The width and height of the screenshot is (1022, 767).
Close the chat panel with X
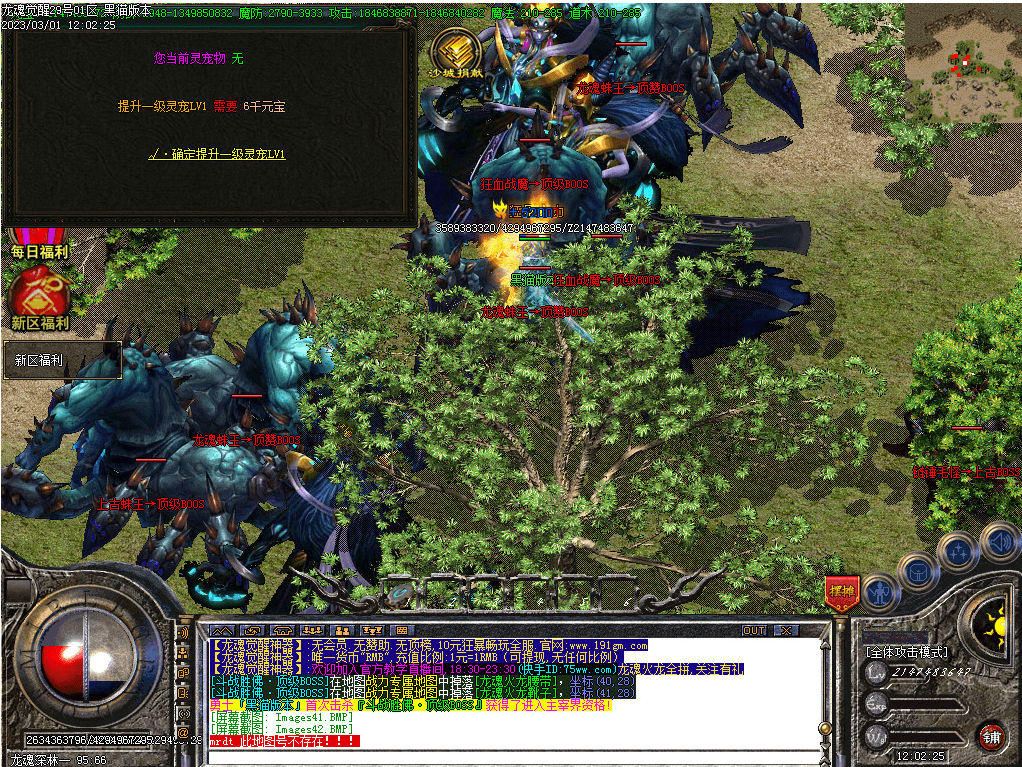(x=786, y=631)
